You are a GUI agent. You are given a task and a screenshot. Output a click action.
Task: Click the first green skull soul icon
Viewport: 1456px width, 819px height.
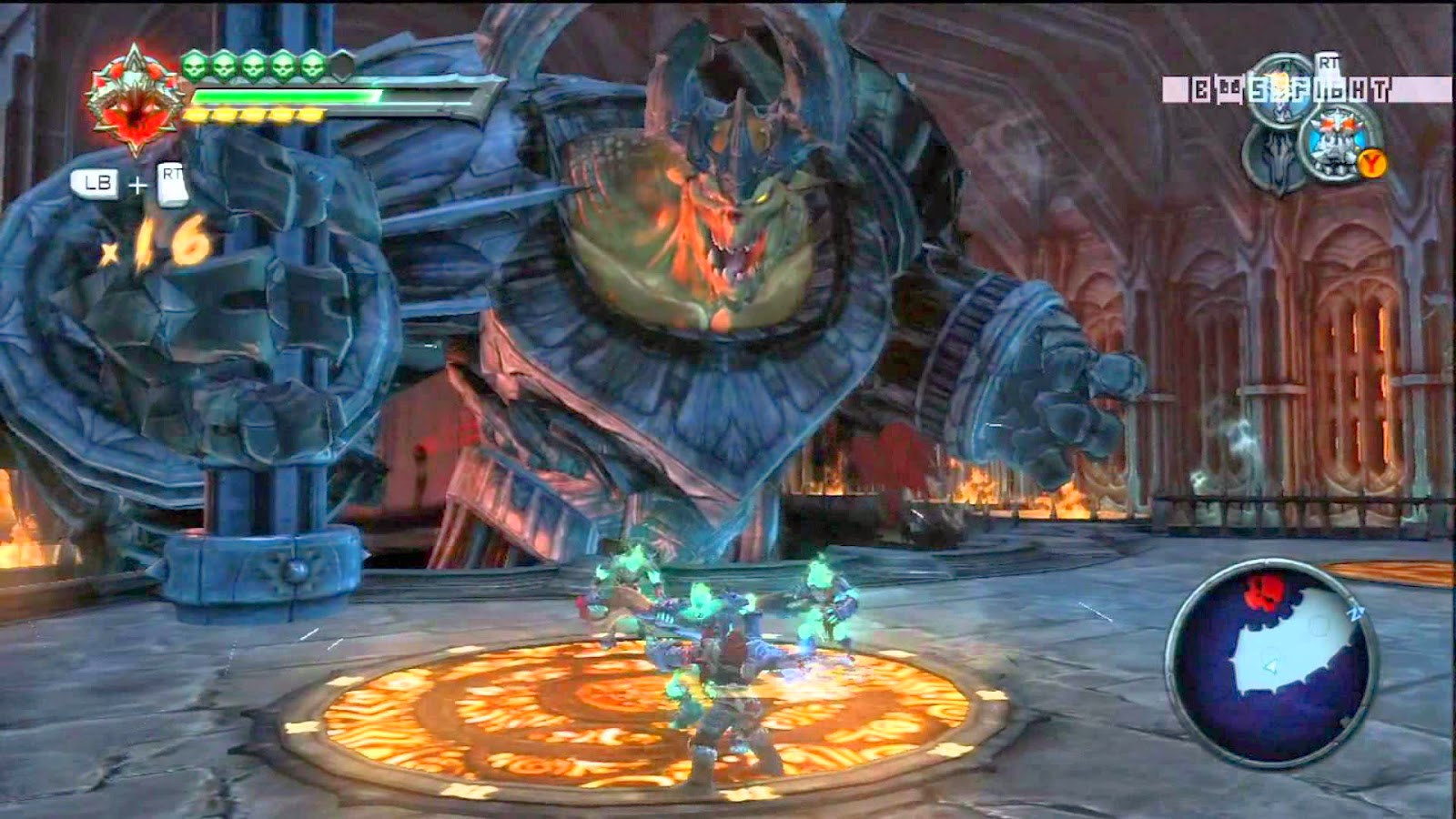point(193,67)
